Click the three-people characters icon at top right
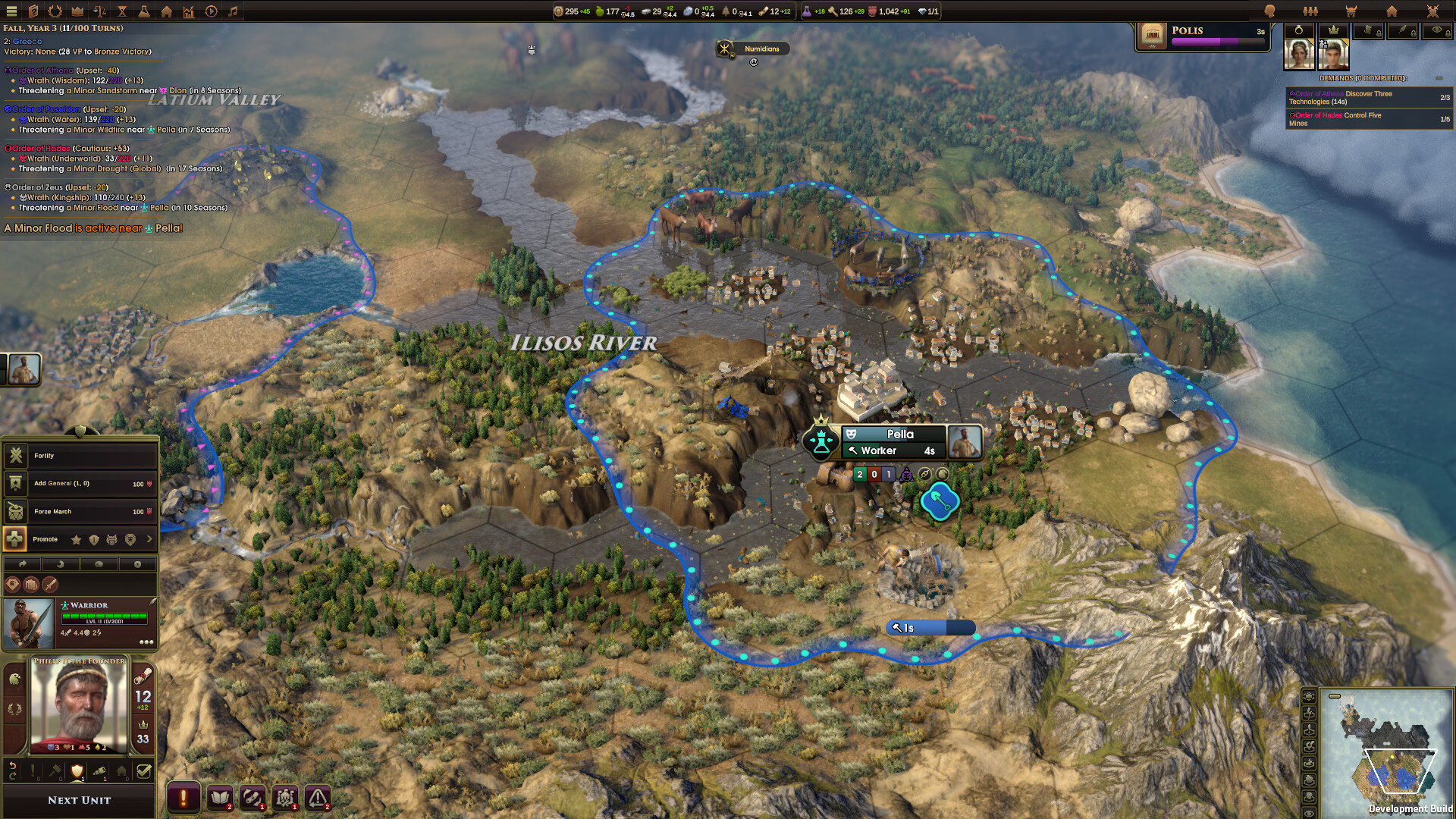The width and height of the screenshot is (1456, 819). (1310, 11)
